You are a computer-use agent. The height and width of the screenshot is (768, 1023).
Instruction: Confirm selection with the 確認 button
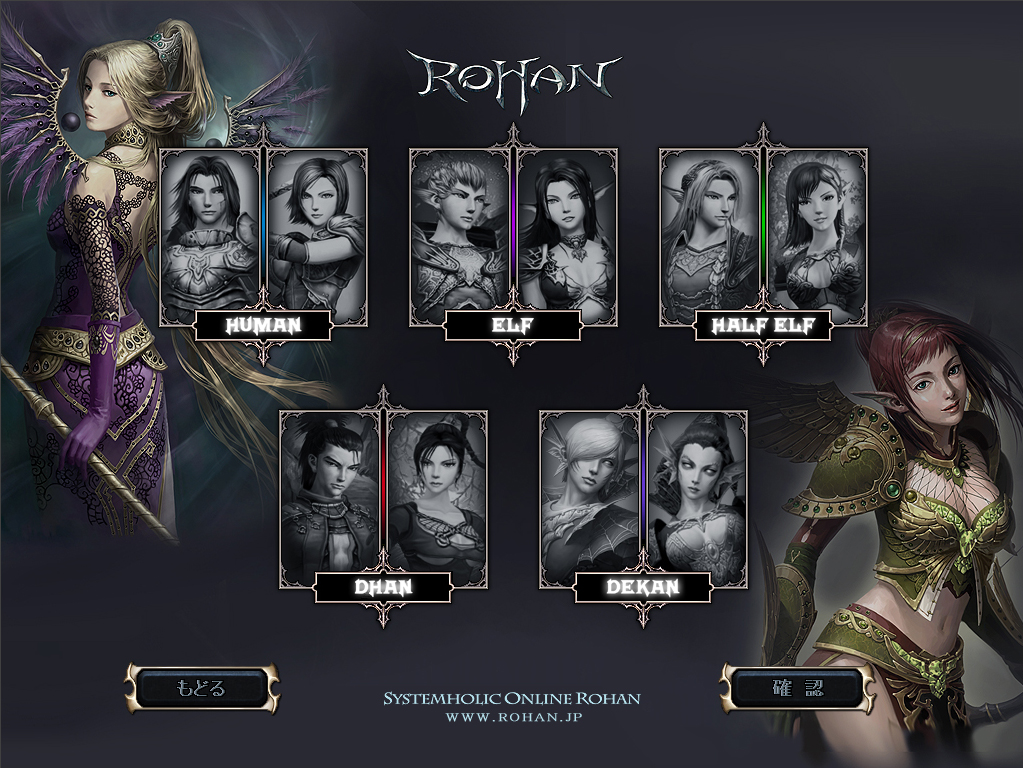797,688
